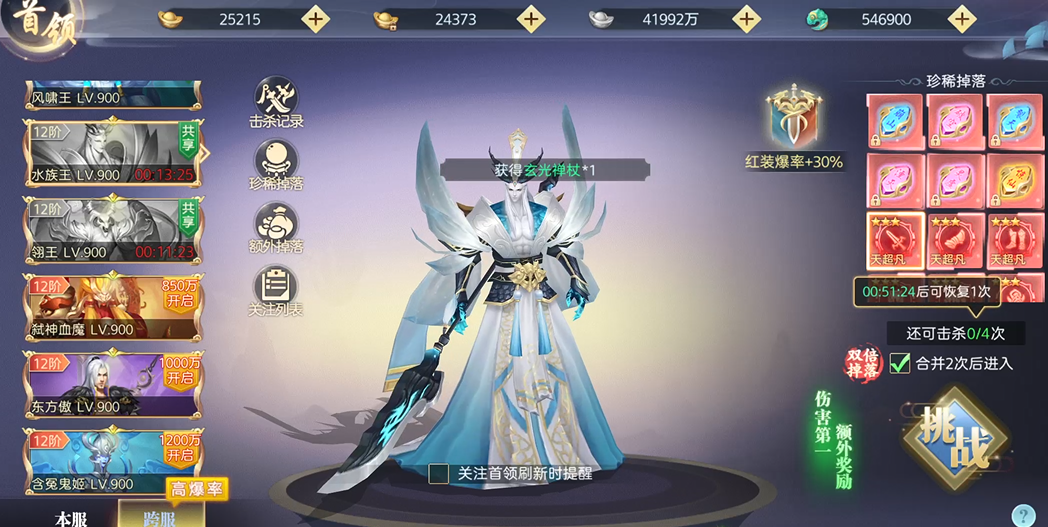
Task: Show the 珍稀掉落 rare drops list
Action: 276,165
